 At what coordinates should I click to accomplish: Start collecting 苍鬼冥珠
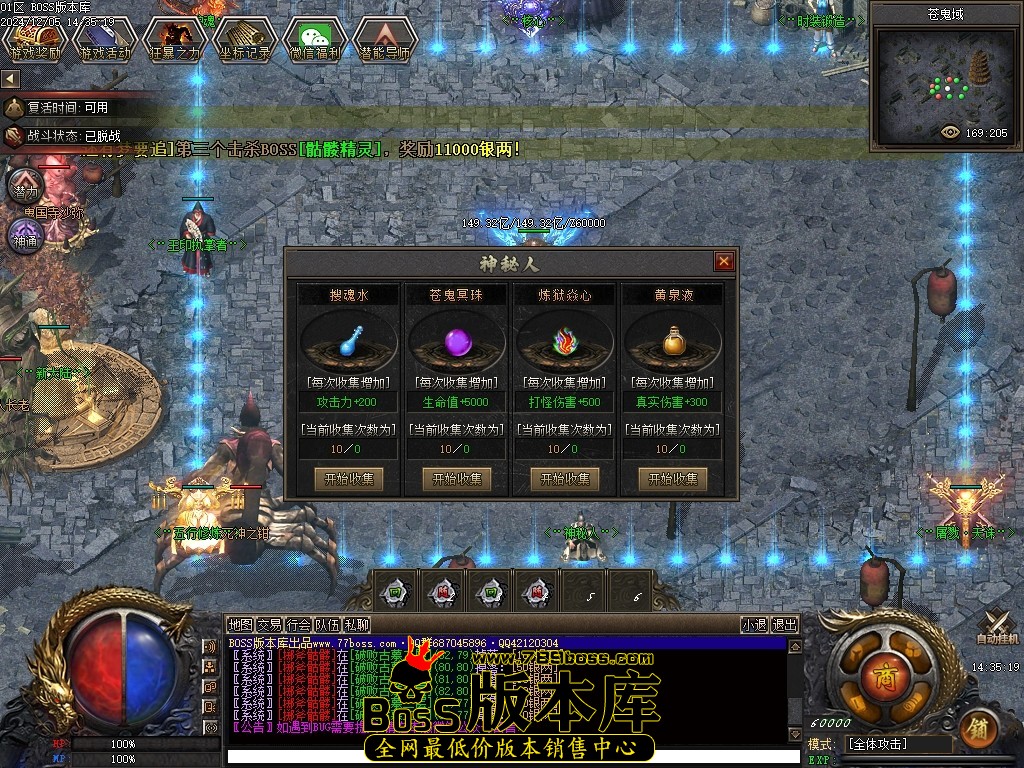457,479
